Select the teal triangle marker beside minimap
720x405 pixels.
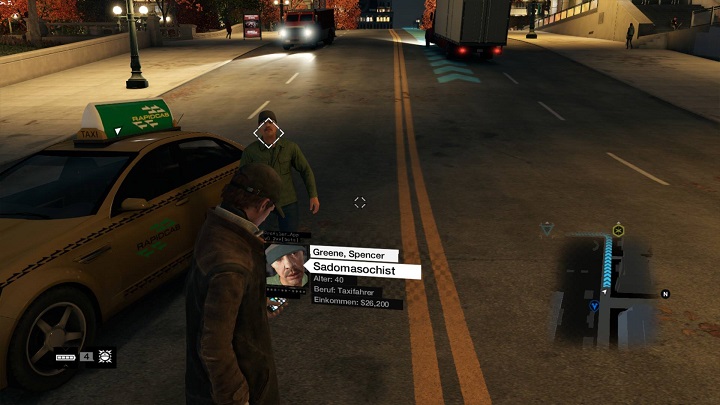click(546, 230)
